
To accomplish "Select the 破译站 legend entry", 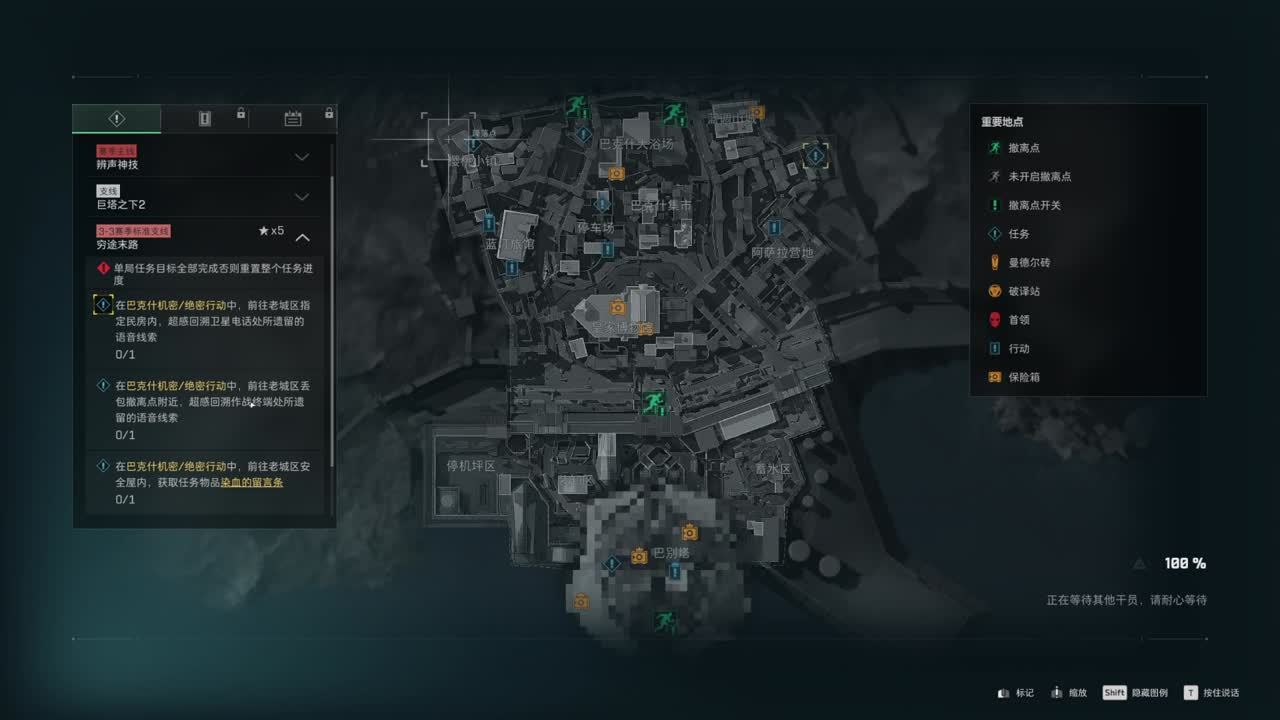I will (x=1024, y=291).
